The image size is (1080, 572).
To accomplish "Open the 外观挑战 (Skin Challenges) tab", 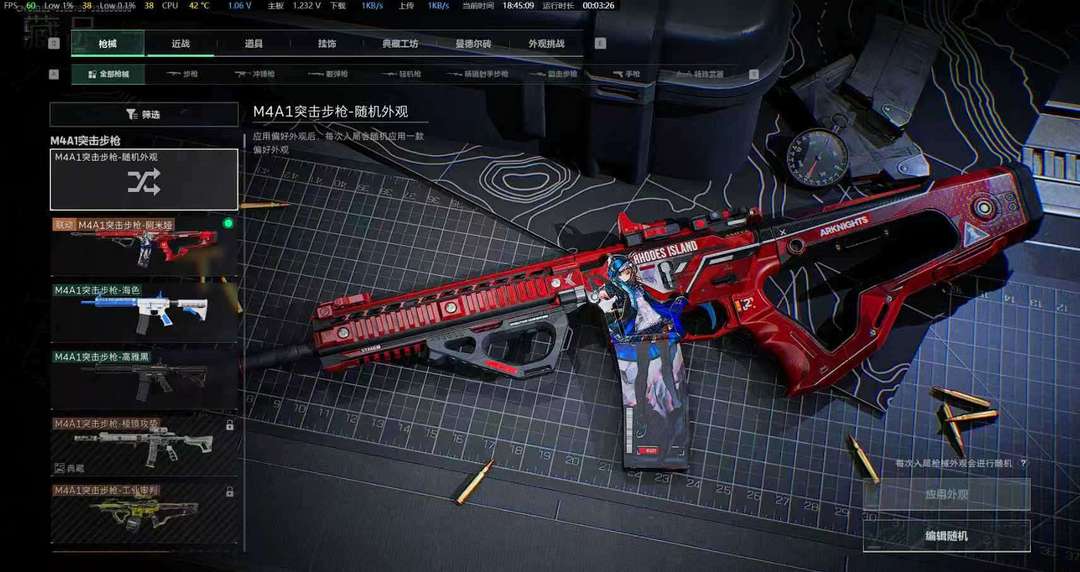I will (x=546, y=44).
